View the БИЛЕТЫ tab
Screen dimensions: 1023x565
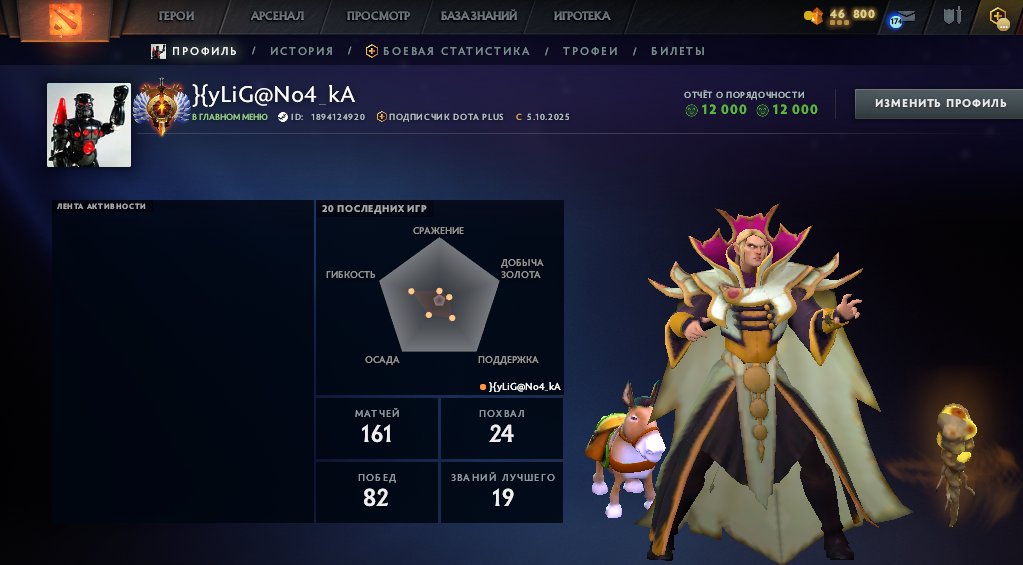[x=678, y=51]
